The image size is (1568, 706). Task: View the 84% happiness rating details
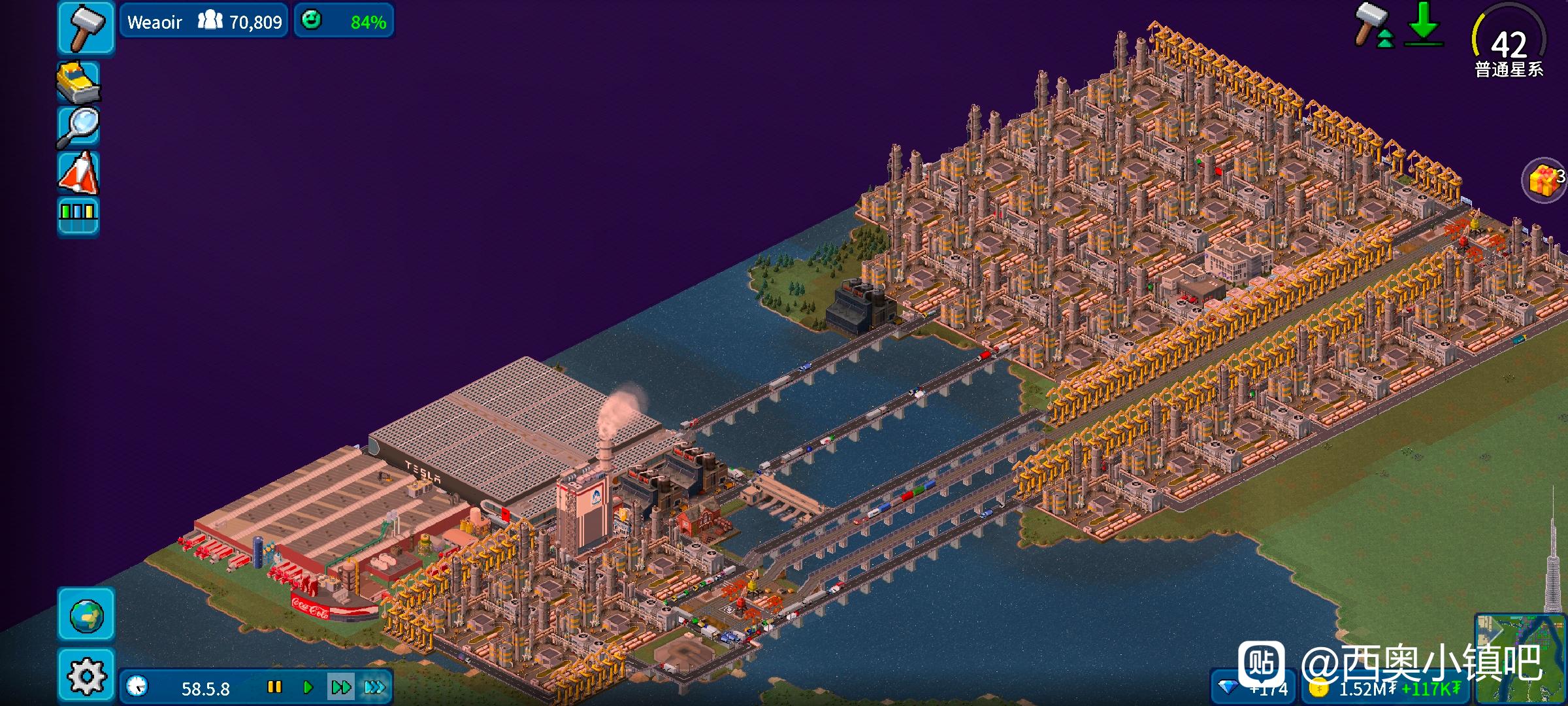pos(344,22)
